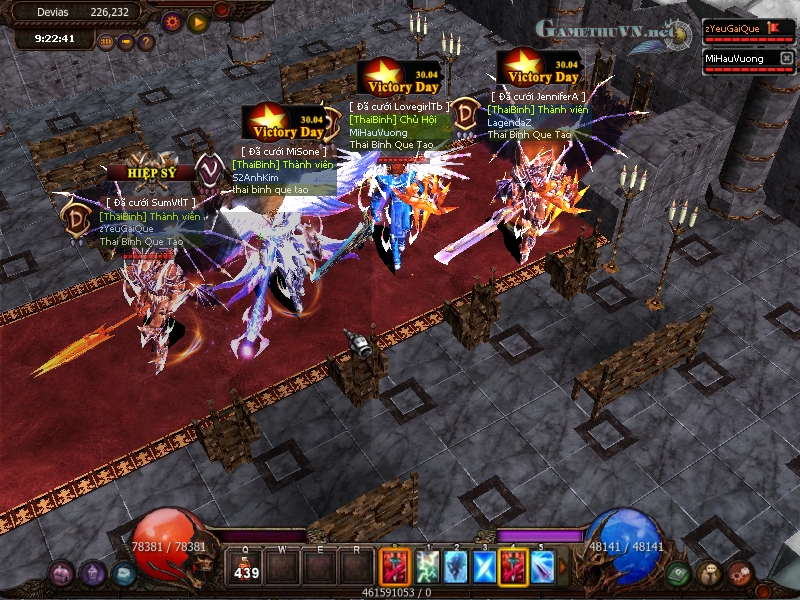Screen dimensions: 800x600
Task: Click the yellow play arrow button
Action: [198, 21]
